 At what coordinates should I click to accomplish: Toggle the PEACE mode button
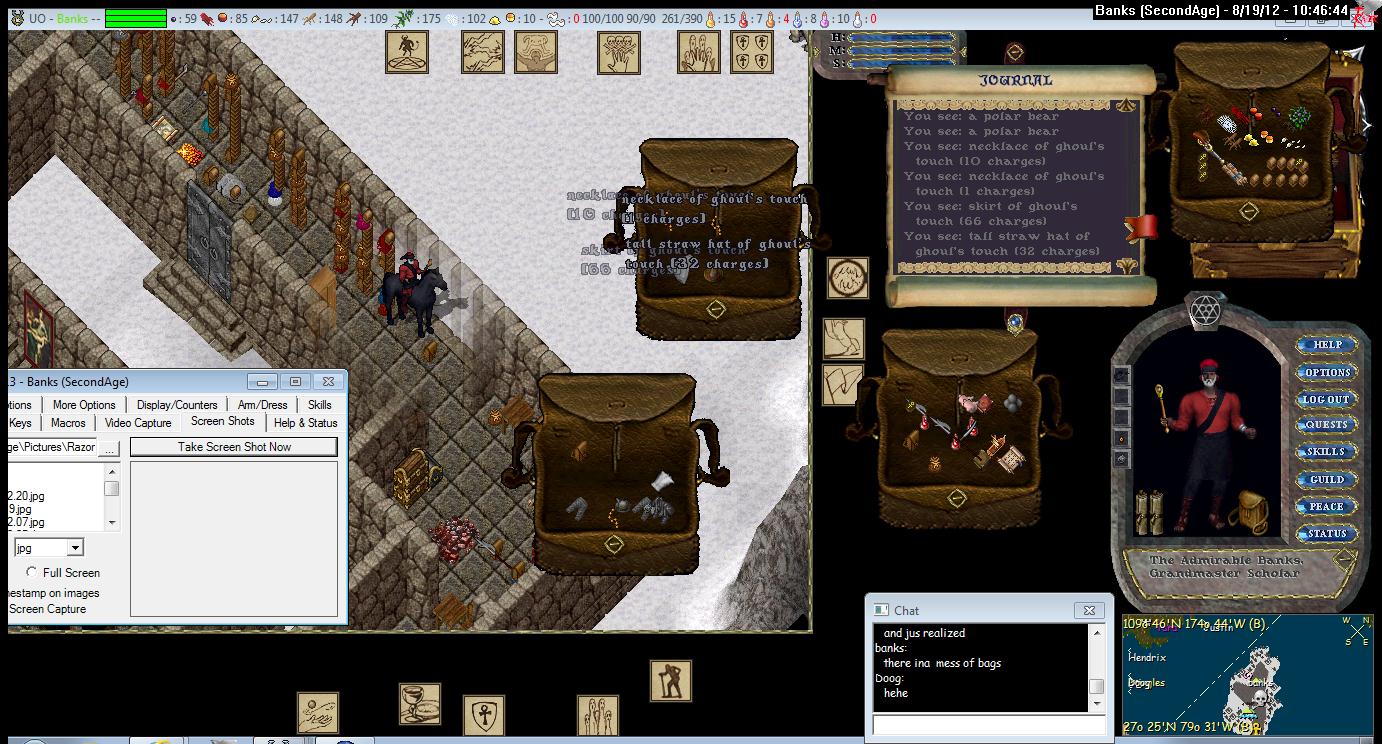pyautogui.click(x=1326, y=507)
